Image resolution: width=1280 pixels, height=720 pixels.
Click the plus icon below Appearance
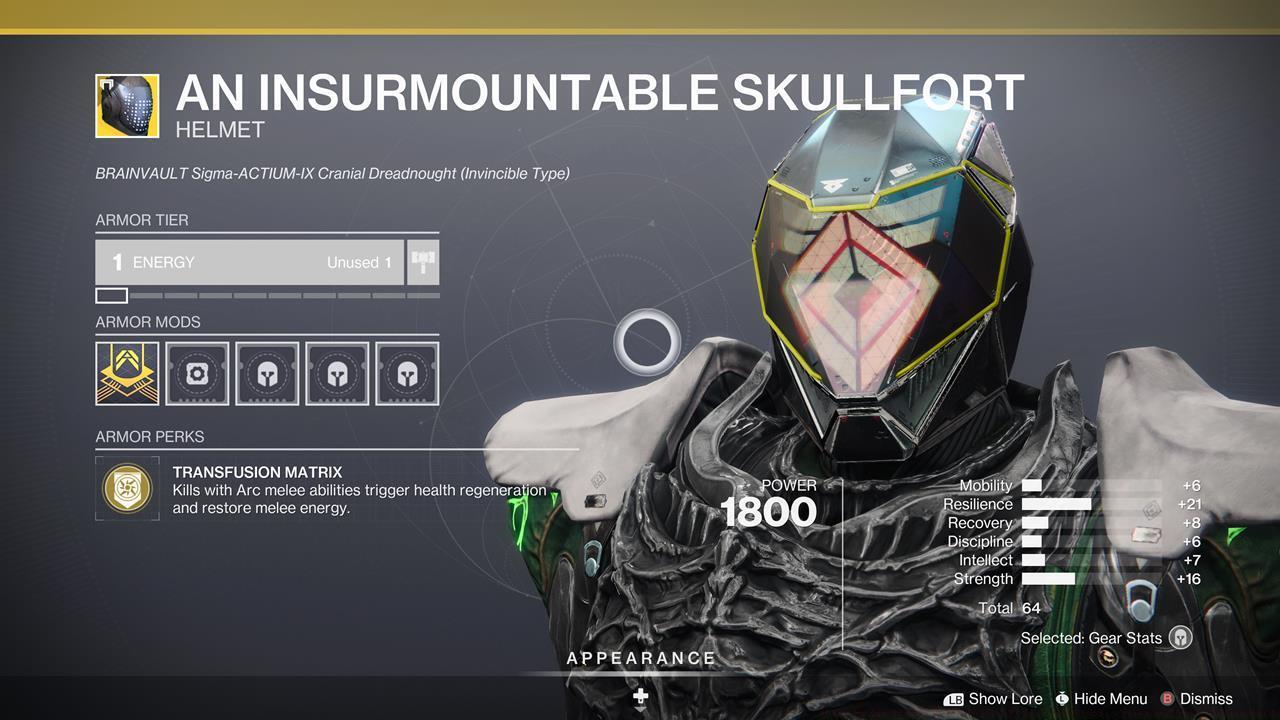[639, 693]
